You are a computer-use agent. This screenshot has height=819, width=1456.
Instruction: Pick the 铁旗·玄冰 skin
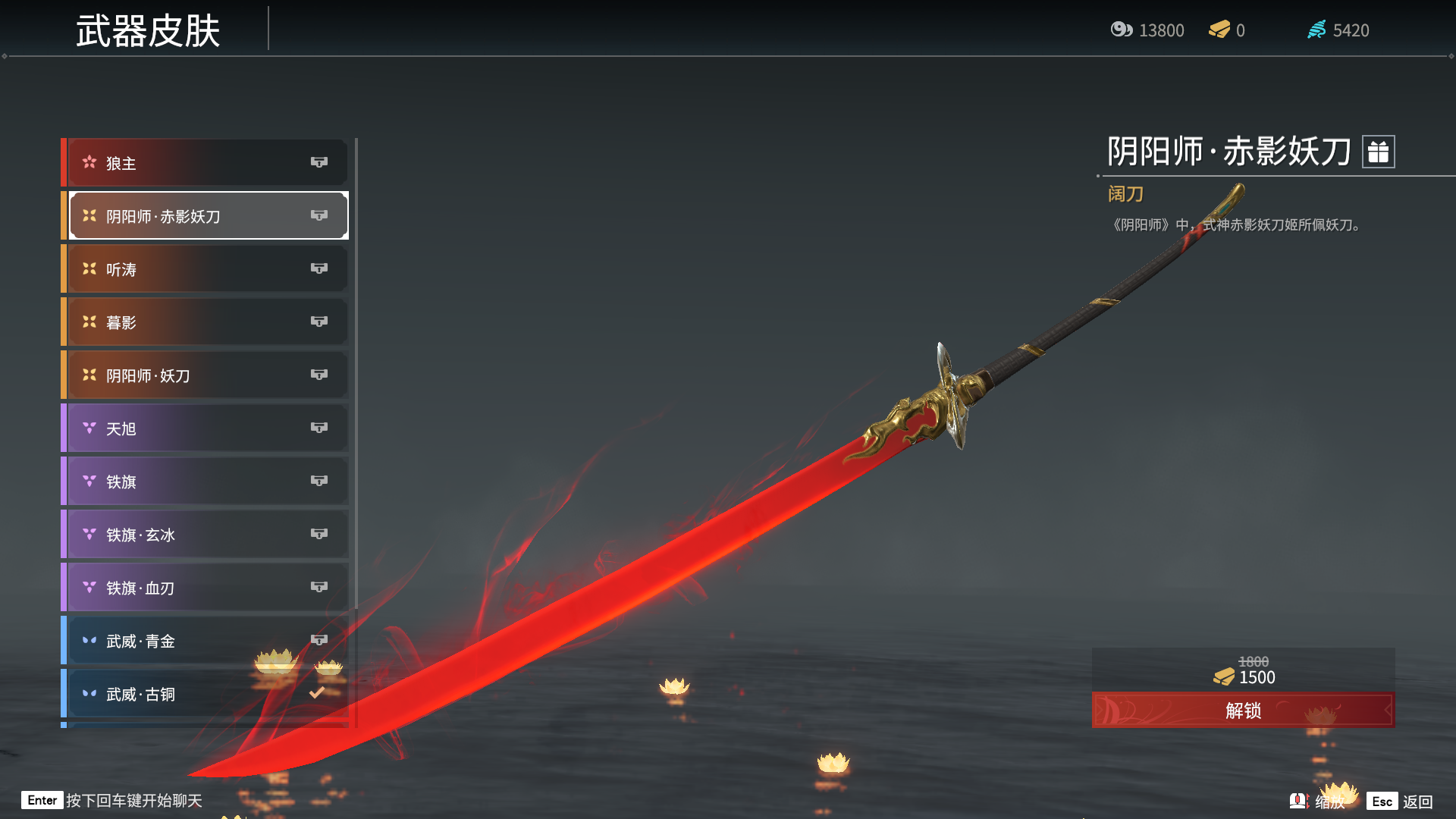206,535
